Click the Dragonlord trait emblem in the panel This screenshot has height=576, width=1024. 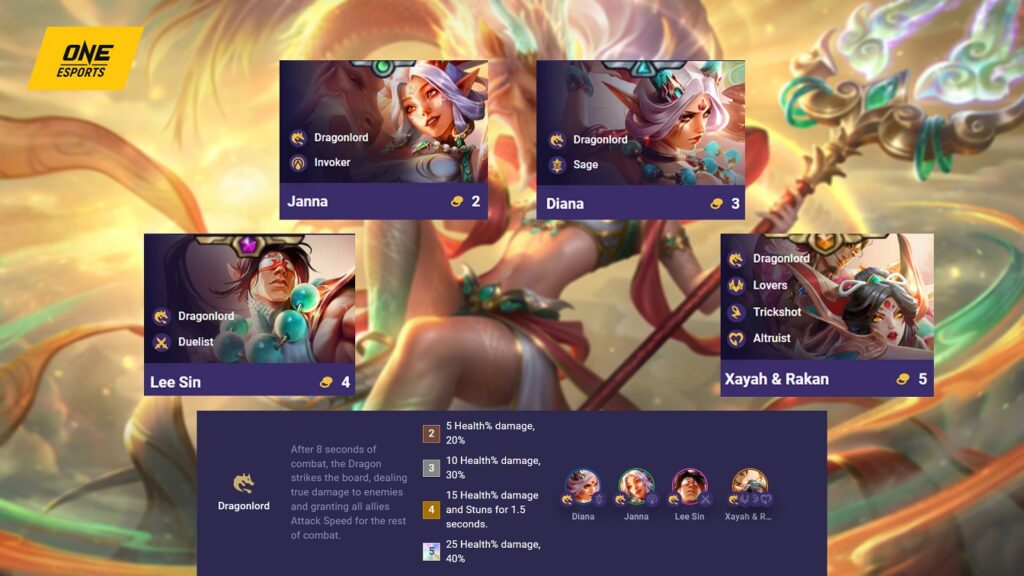pyautogui.click(x=243, y=484)
